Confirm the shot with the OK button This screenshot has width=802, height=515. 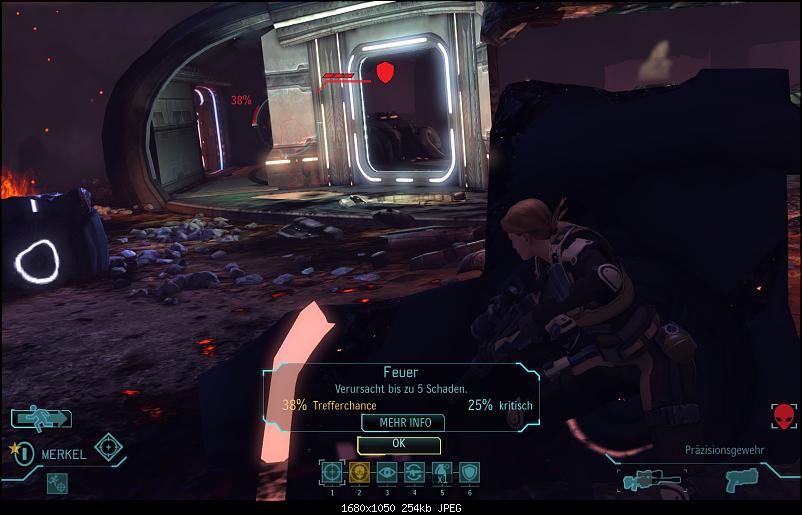click(398, 443)
